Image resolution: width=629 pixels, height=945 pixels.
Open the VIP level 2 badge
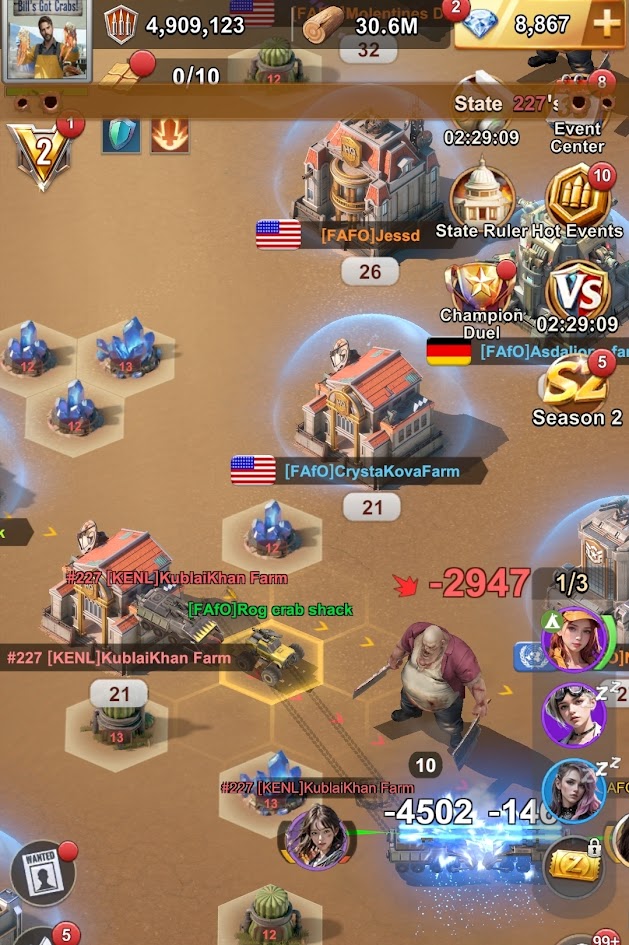point(40,155)
